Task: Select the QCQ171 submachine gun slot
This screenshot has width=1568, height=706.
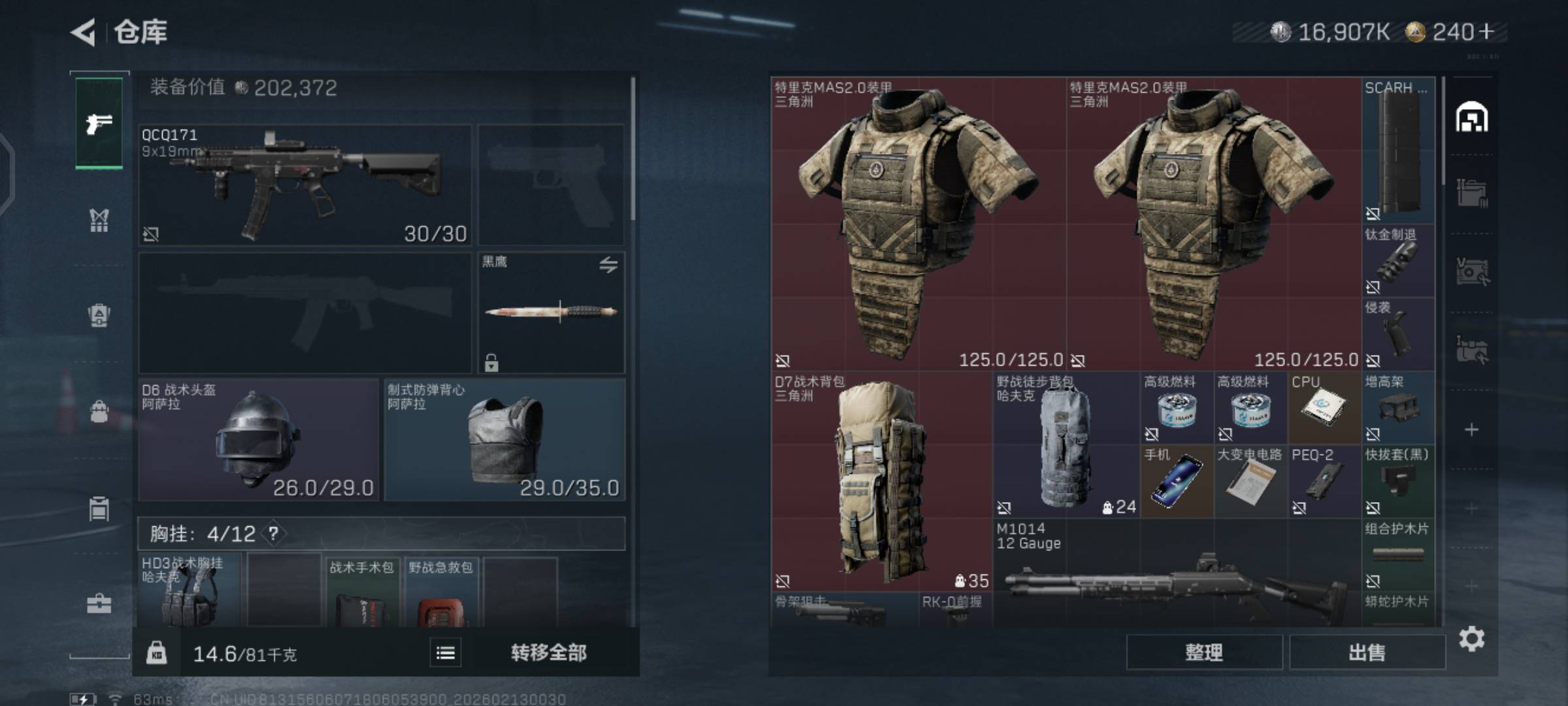Action: click(304, 185)
